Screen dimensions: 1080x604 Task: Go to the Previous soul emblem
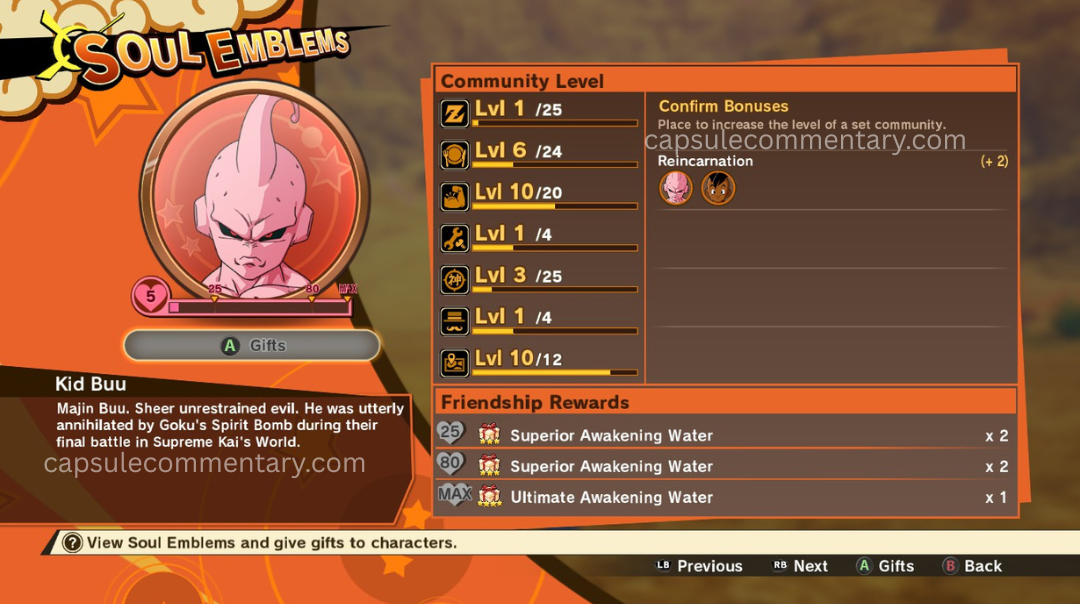click(x=699, y=566)
